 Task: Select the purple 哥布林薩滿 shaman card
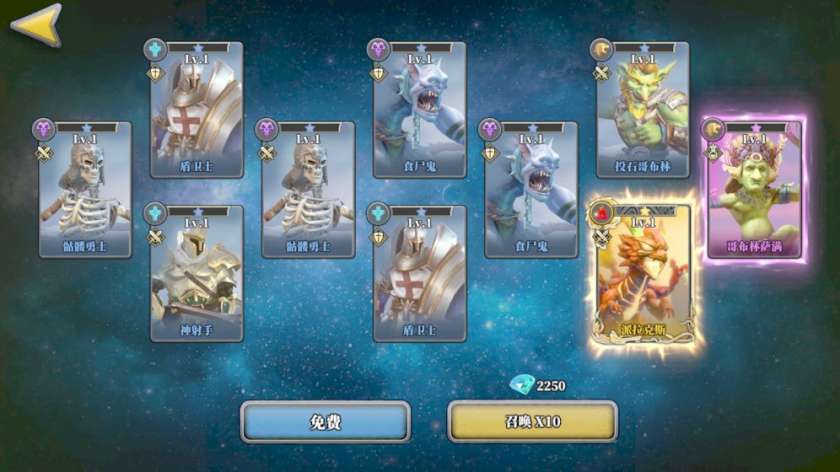tap(756, 190)
